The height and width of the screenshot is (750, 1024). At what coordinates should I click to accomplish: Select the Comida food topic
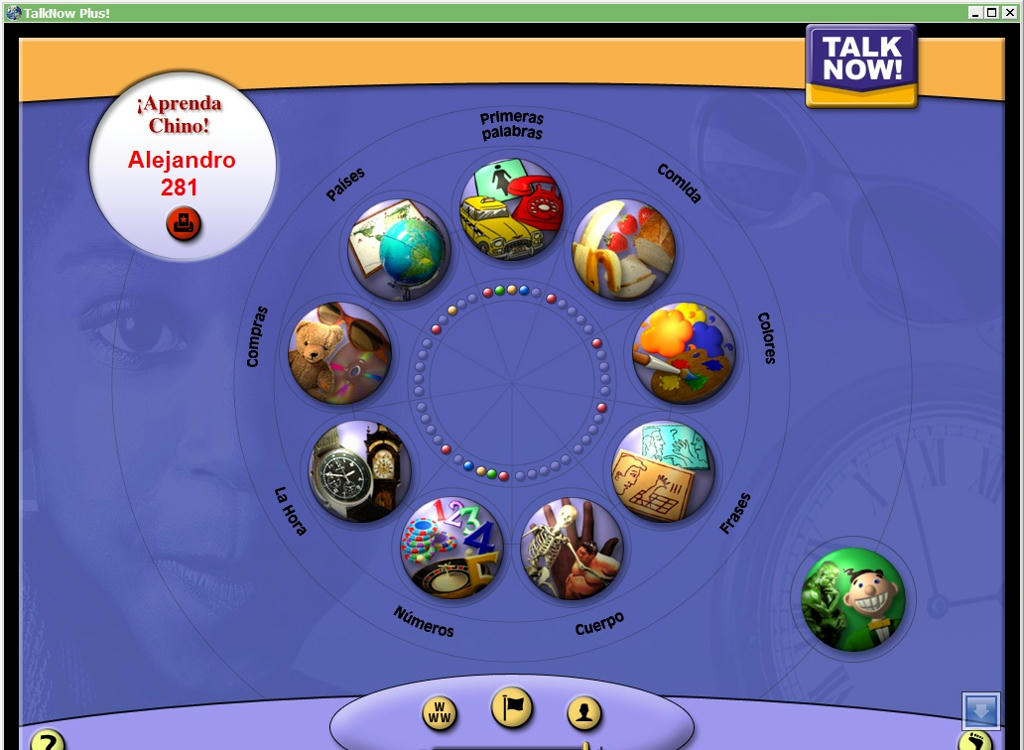[623, 250]
